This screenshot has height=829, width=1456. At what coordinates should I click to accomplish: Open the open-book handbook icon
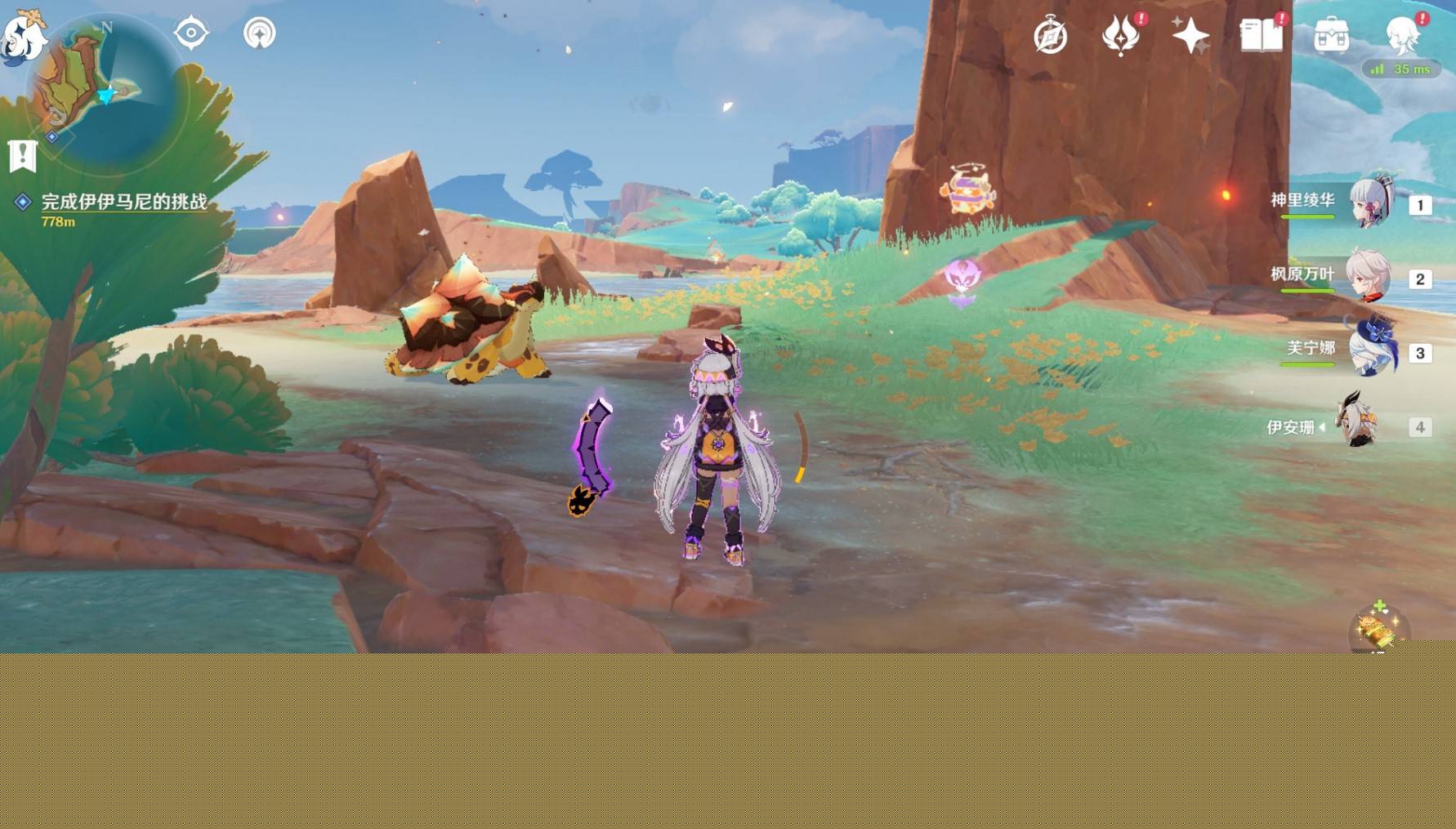coord(1261,36)
